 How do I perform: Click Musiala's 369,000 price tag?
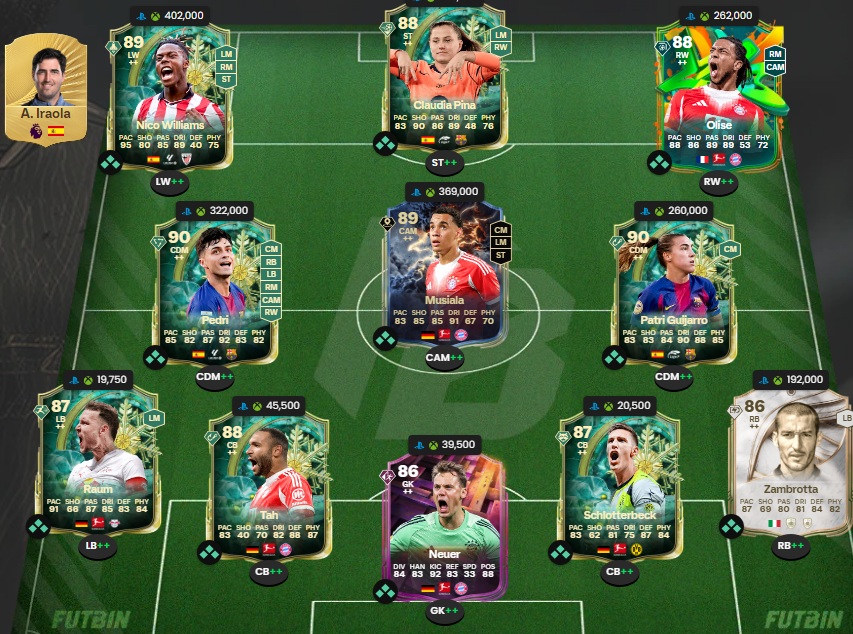(x=444, y=191)
